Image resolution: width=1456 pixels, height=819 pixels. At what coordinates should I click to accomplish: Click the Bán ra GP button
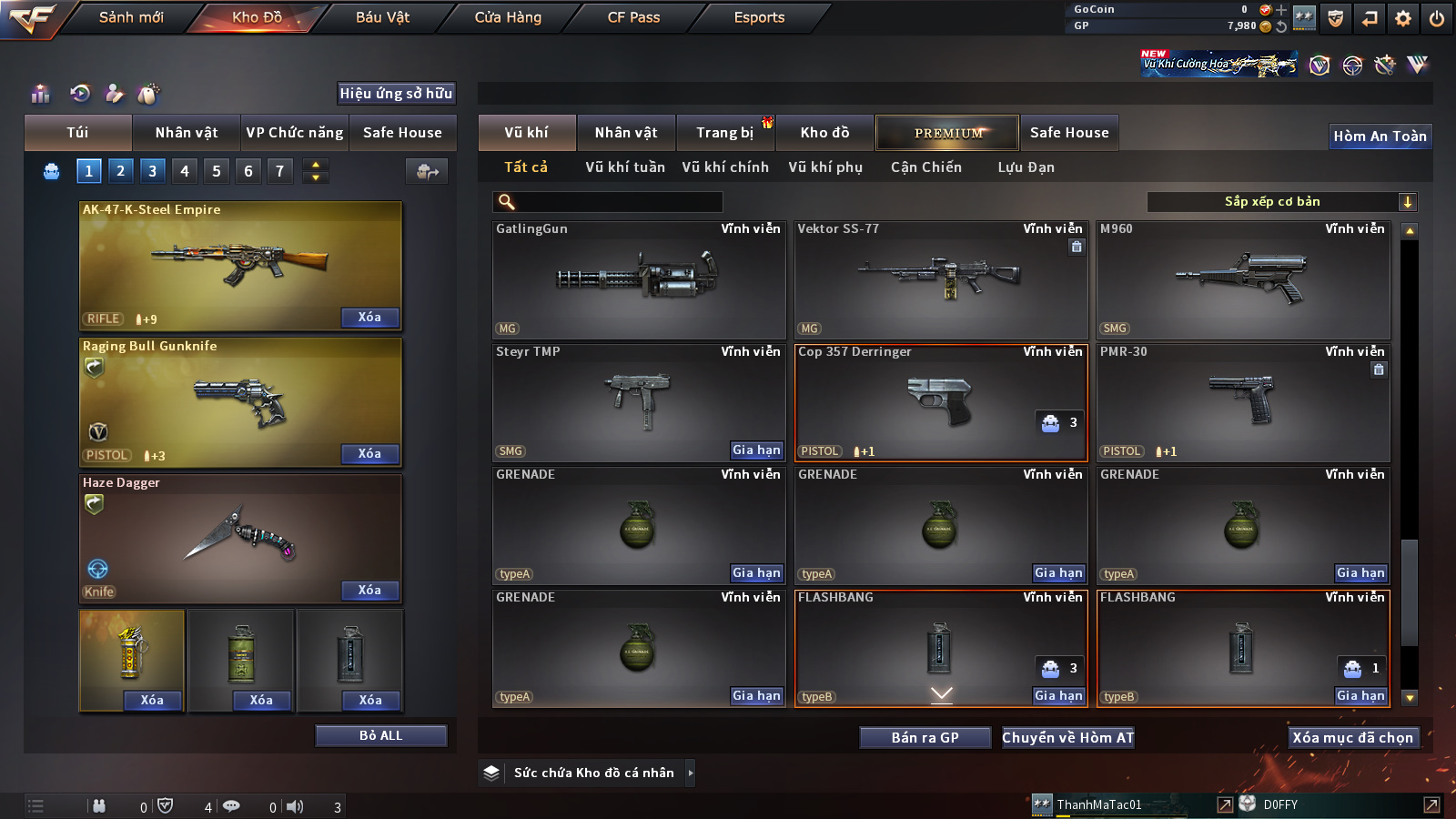925,738
